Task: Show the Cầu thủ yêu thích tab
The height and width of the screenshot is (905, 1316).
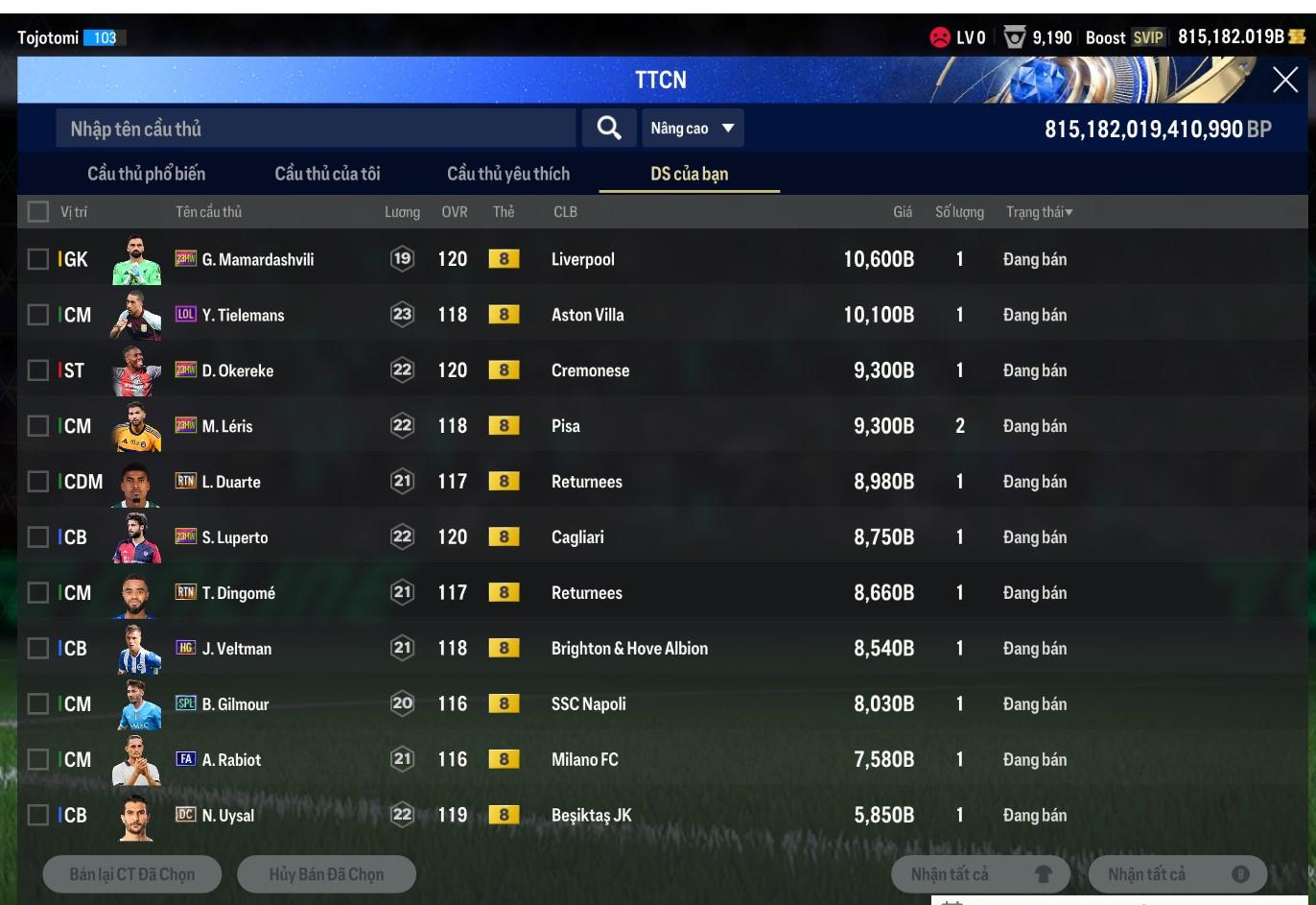Action: coord(507,174)
